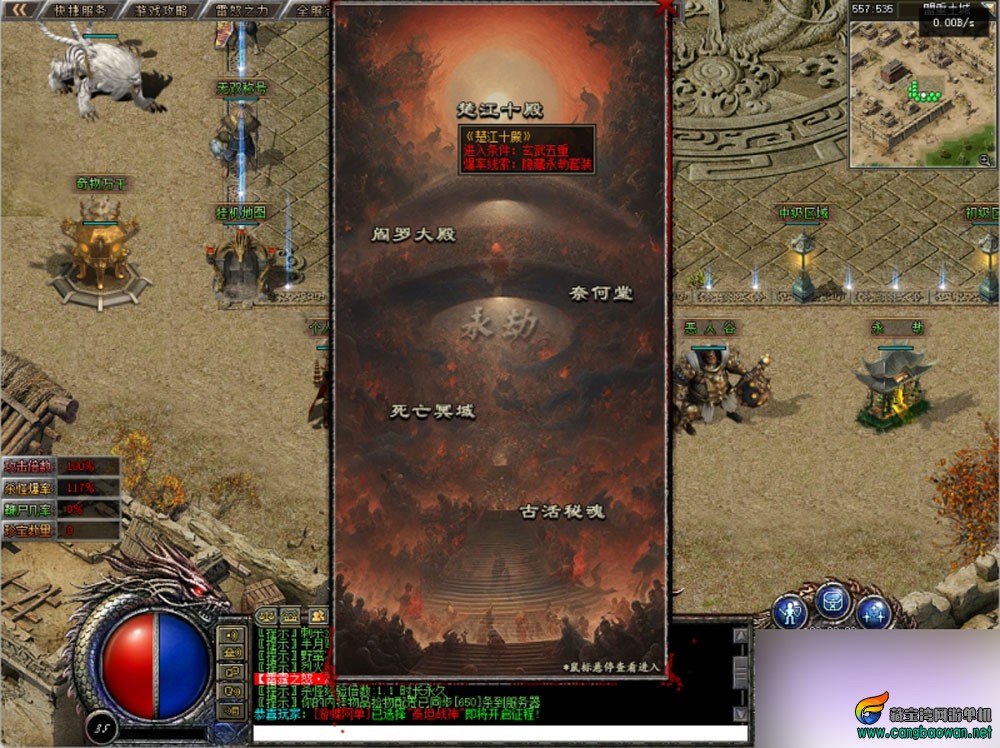This screenshot has height=748, width=1000.
Task: Select the 楚江十殿 dungeon entry
Action: (x=500, y=109)
